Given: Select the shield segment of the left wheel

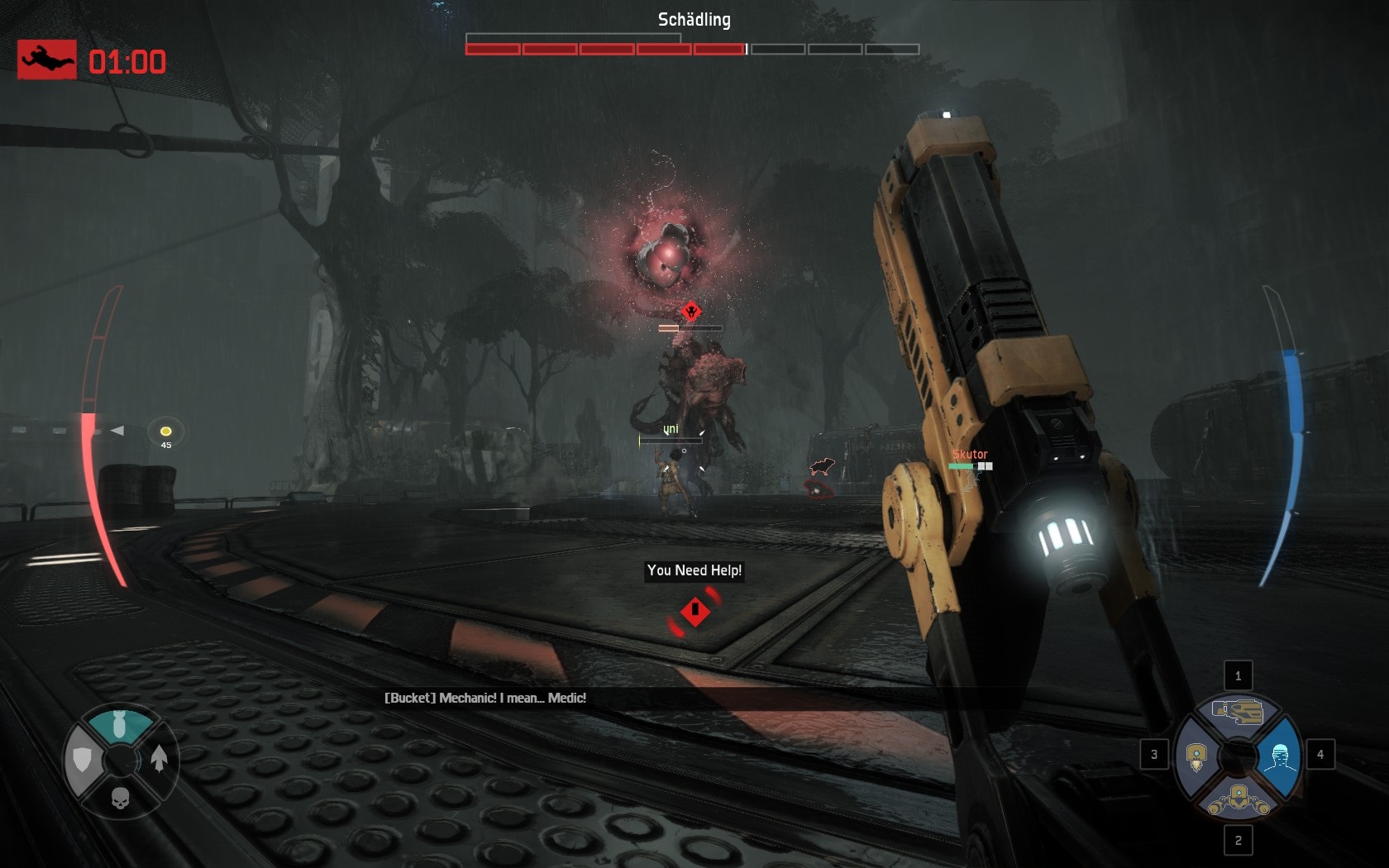Looking at the screenshot, I should [83, 760].
